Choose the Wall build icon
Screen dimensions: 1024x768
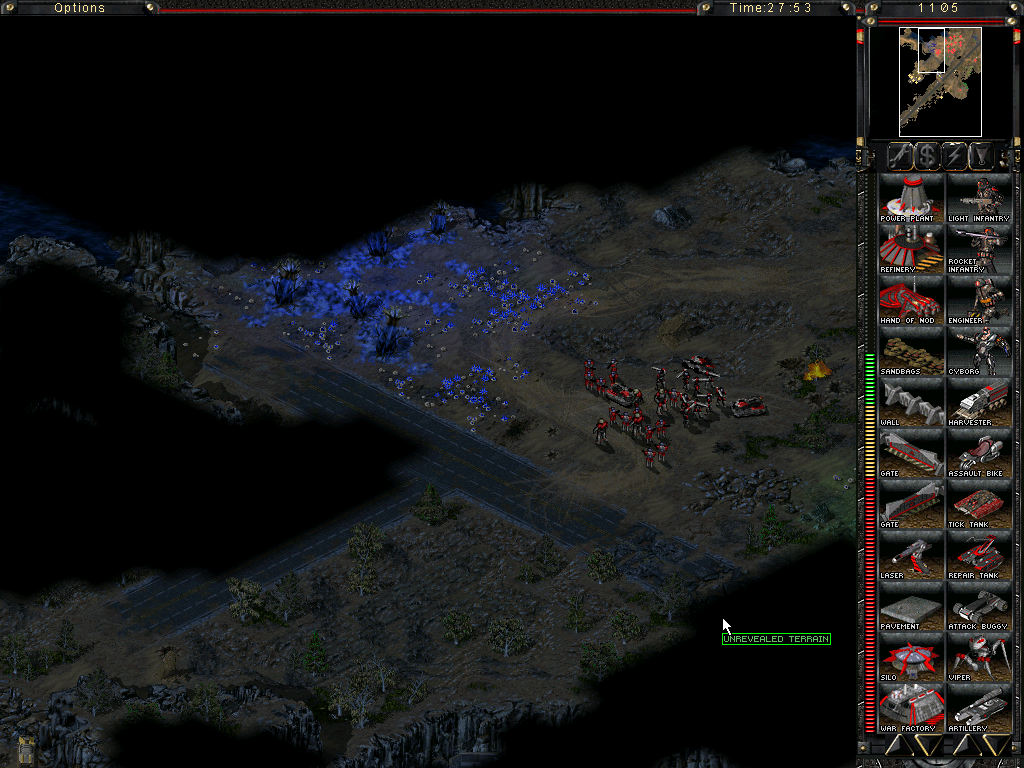911,402
